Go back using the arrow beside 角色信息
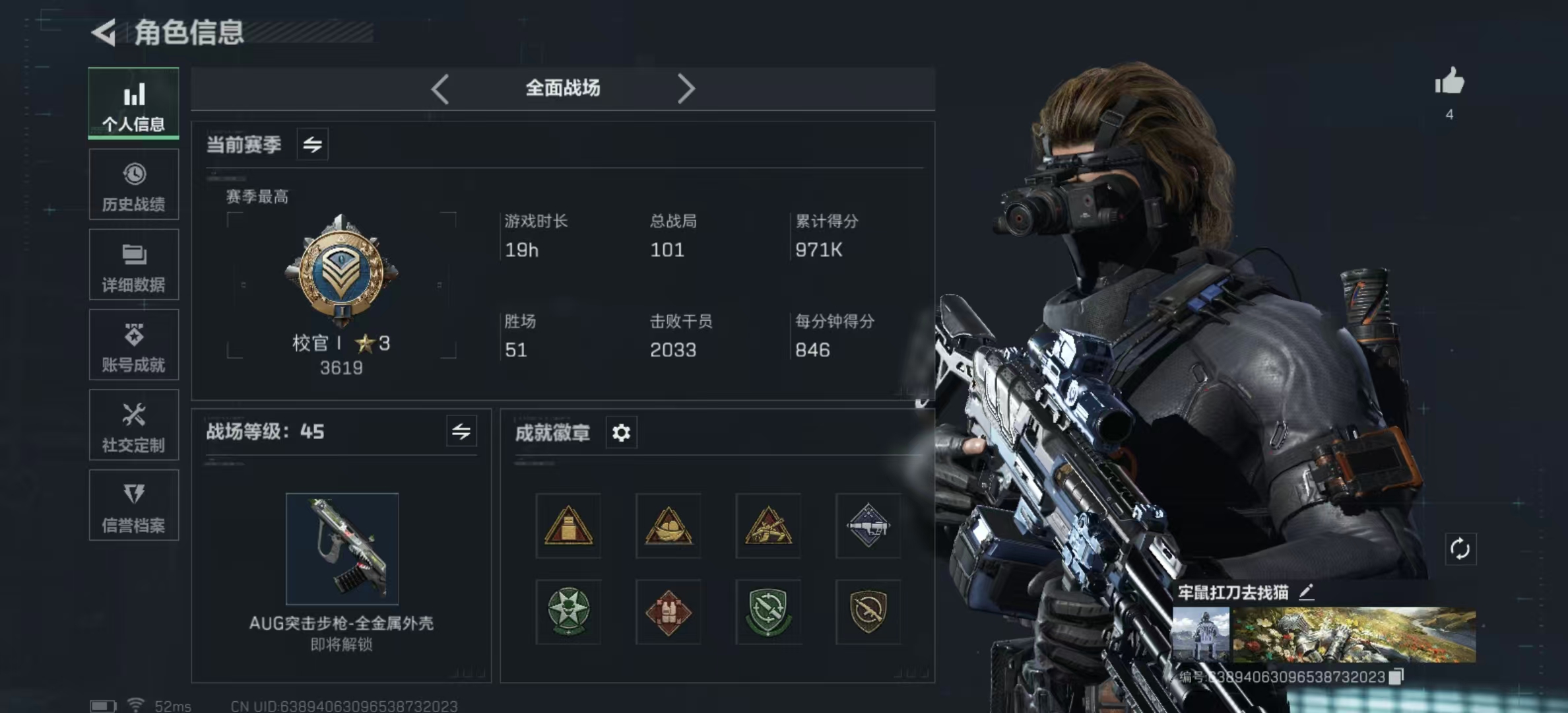Screen dimensions: 1568x713 tap(104, 32)
